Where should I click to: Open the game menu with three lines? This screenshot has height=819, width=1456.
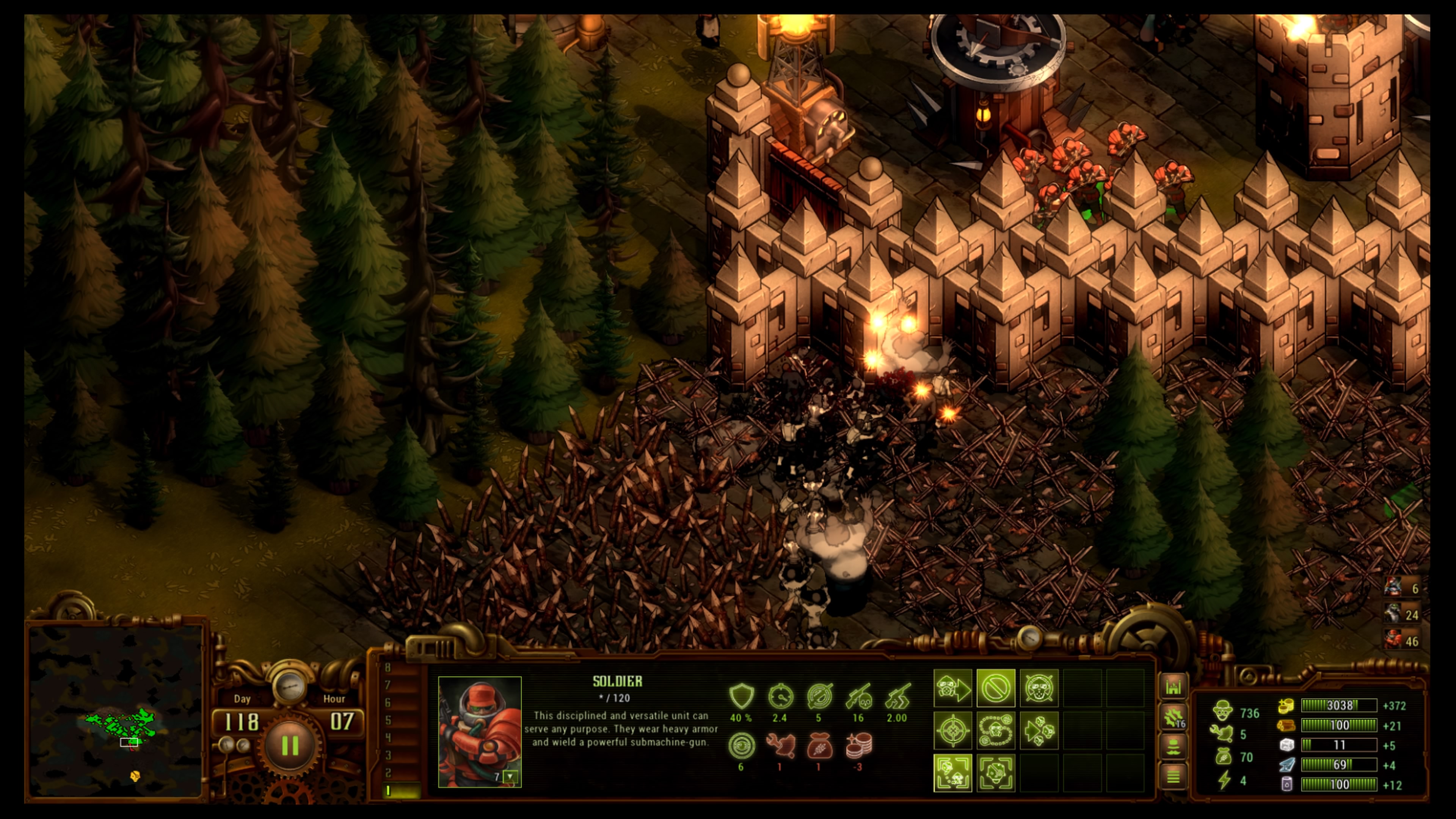point(1174,777)
